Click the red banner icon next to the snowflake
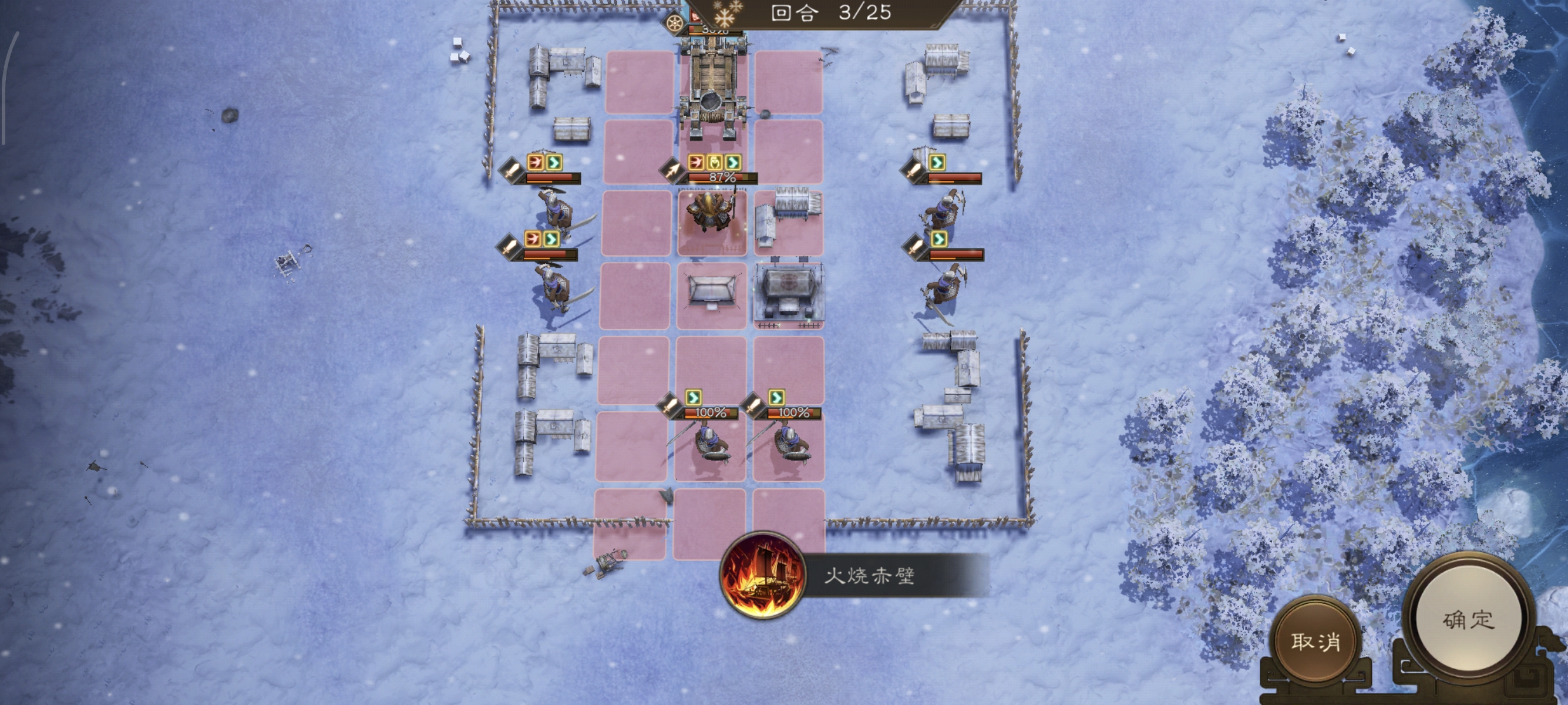The height and width of the screenshot is (705, 1568). [x=696, y=15]
